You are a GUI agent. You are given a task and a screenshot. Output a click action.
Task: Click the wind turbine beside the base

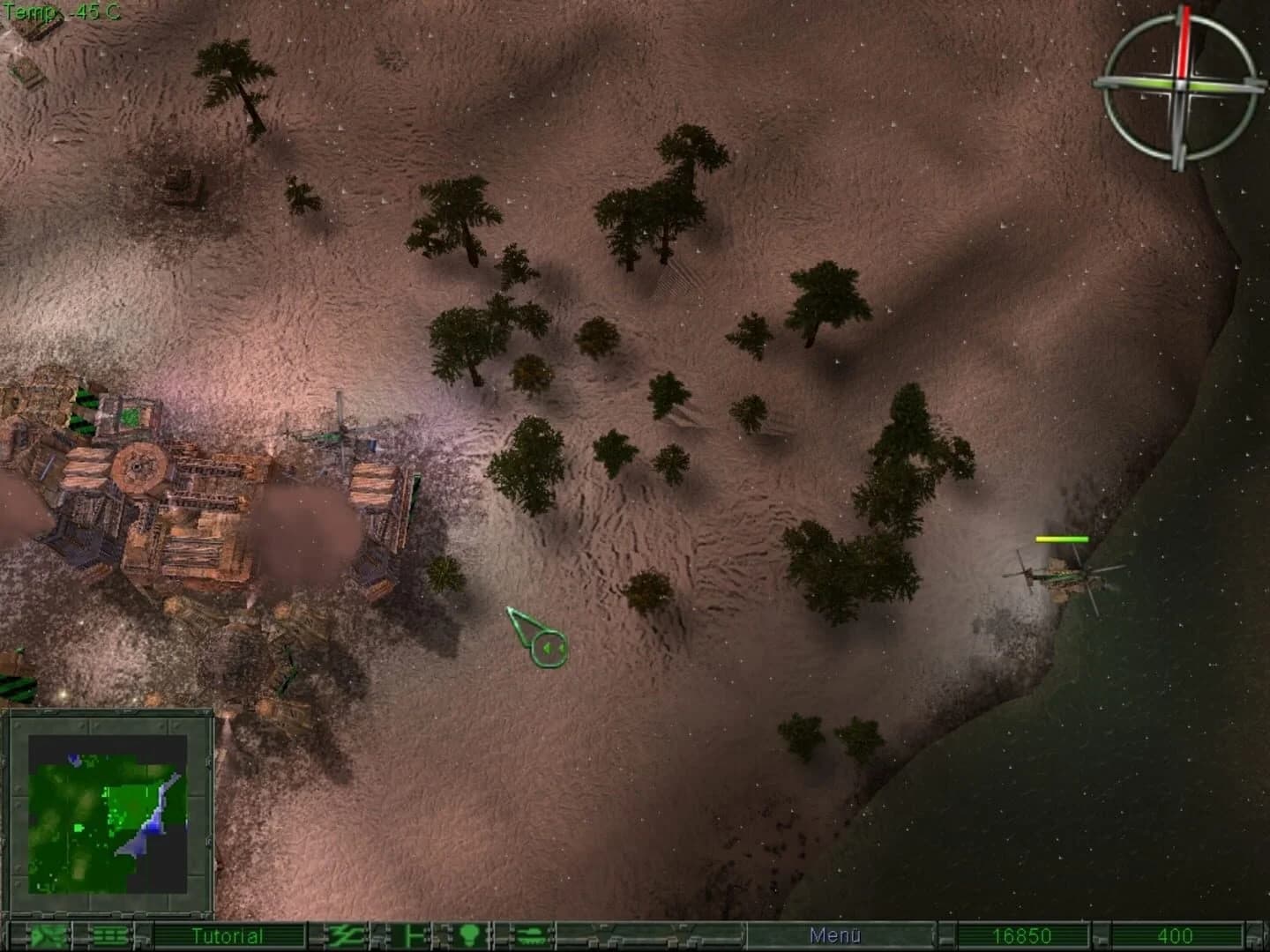coord(344,432)
